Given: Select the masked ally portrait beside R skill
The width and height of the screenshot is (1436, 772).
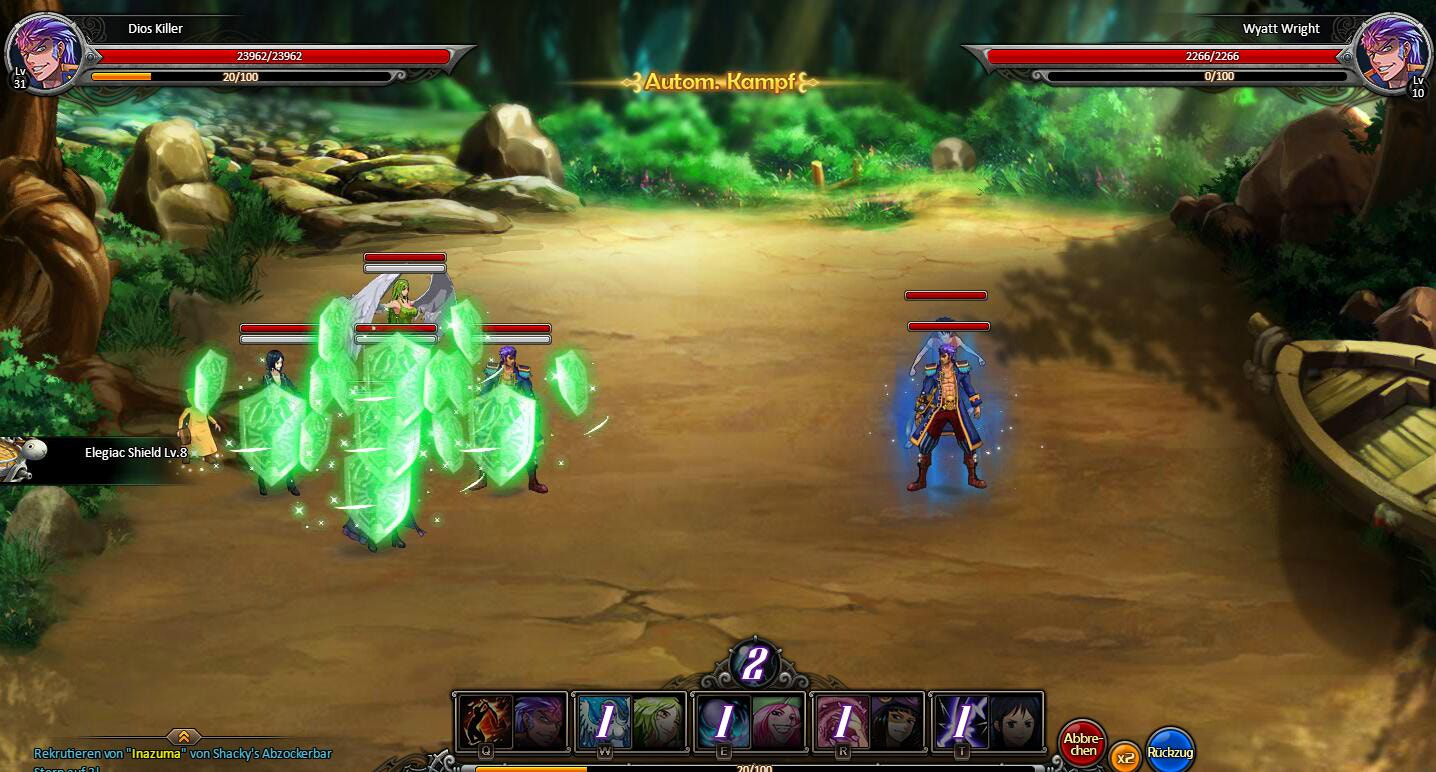Looking at the screenshot, I should (899, 719).
